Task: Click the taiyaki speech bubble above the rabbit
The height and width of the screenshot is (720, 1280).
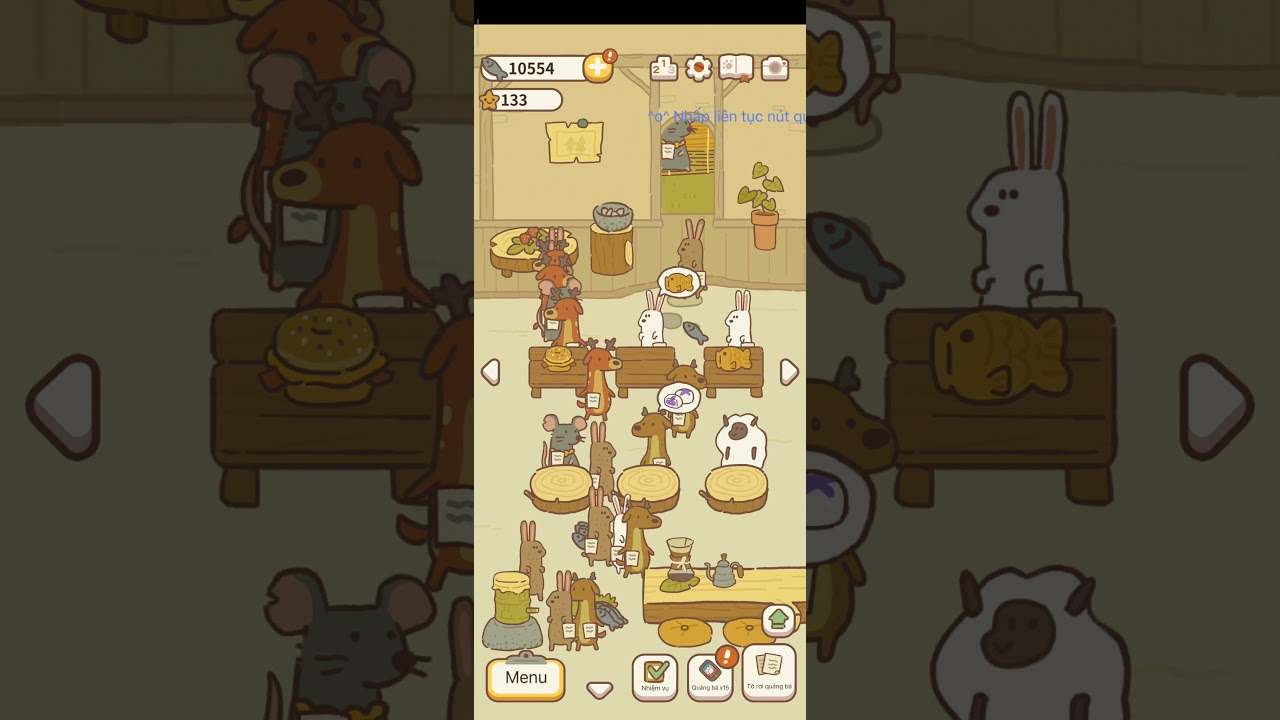Action: pos(679,282)
